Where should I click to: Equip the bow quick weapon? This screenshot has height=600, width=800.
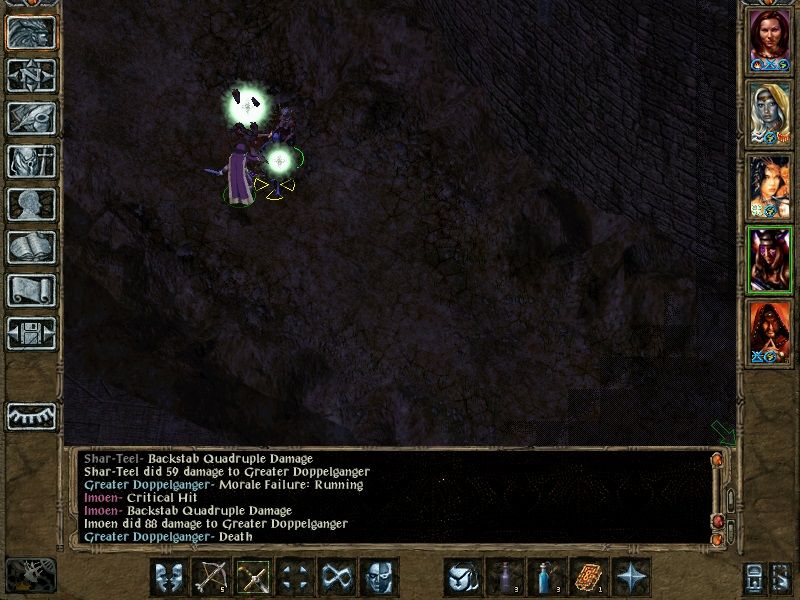(x=211, y=577)
